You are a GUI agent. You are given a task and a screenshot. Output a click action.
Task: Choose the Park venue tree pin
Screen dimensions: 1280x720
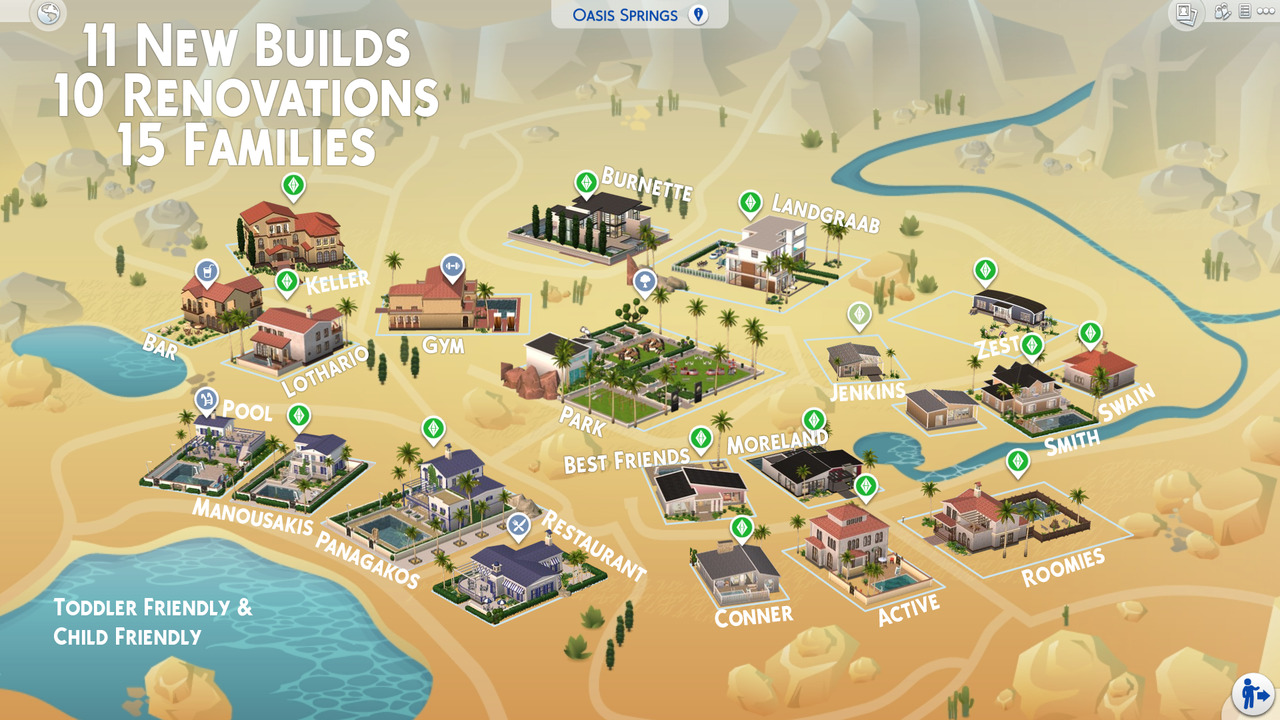coord(645,282)
